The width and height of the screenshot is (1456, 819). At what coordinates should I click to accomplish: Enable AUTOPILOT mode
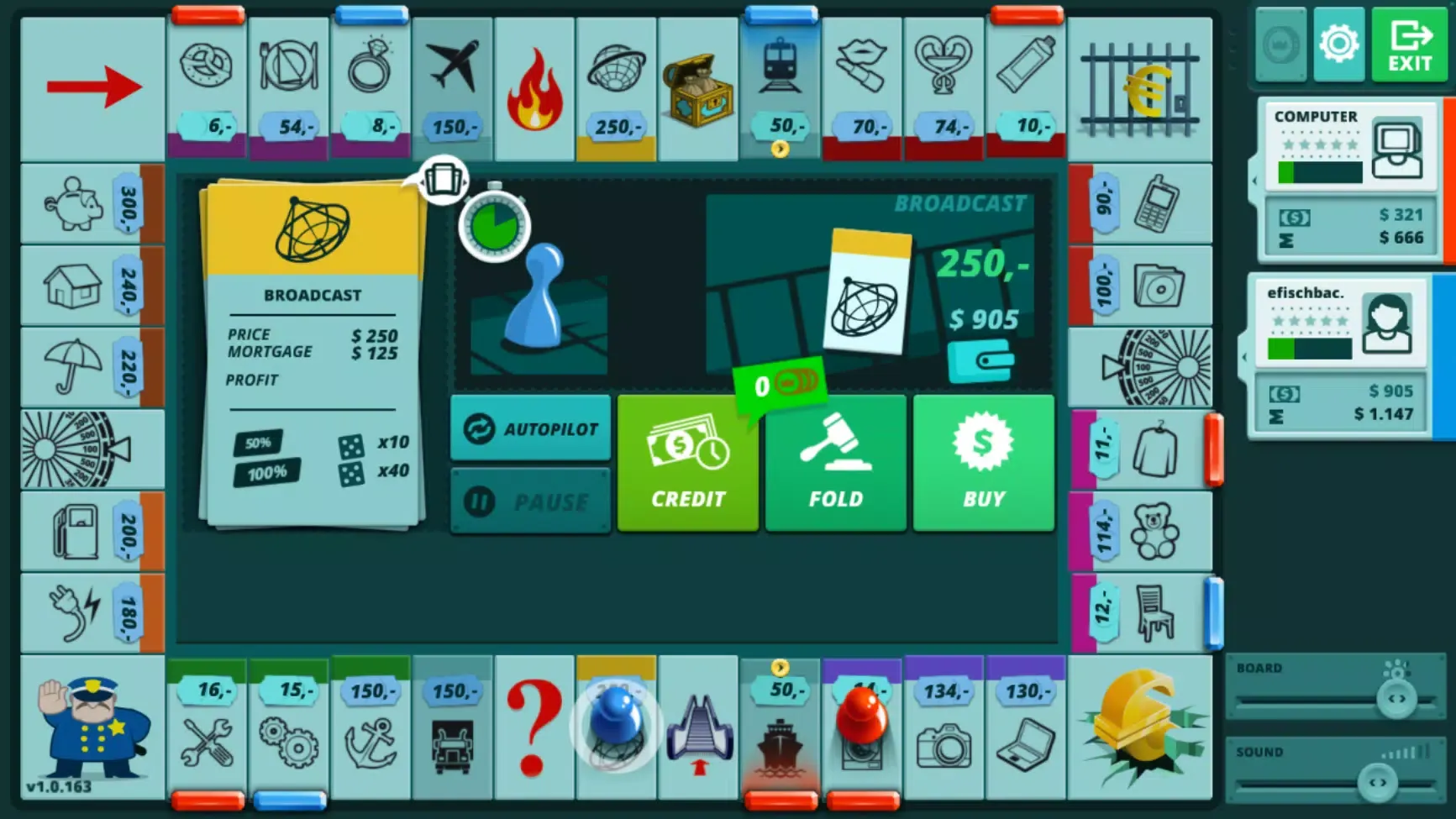529,428
